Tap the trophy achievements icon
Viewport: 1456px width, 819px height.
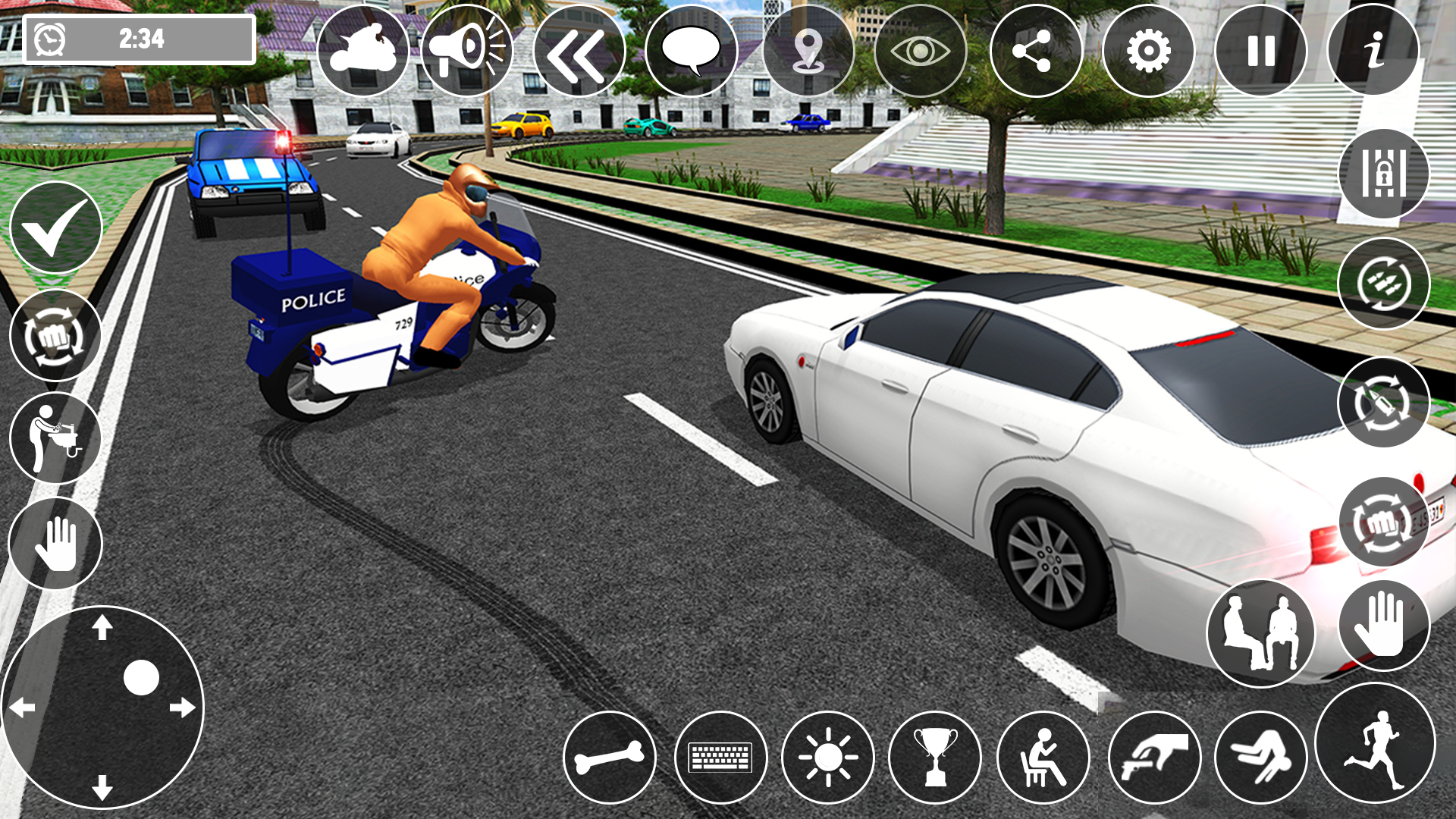pos(938,758)
